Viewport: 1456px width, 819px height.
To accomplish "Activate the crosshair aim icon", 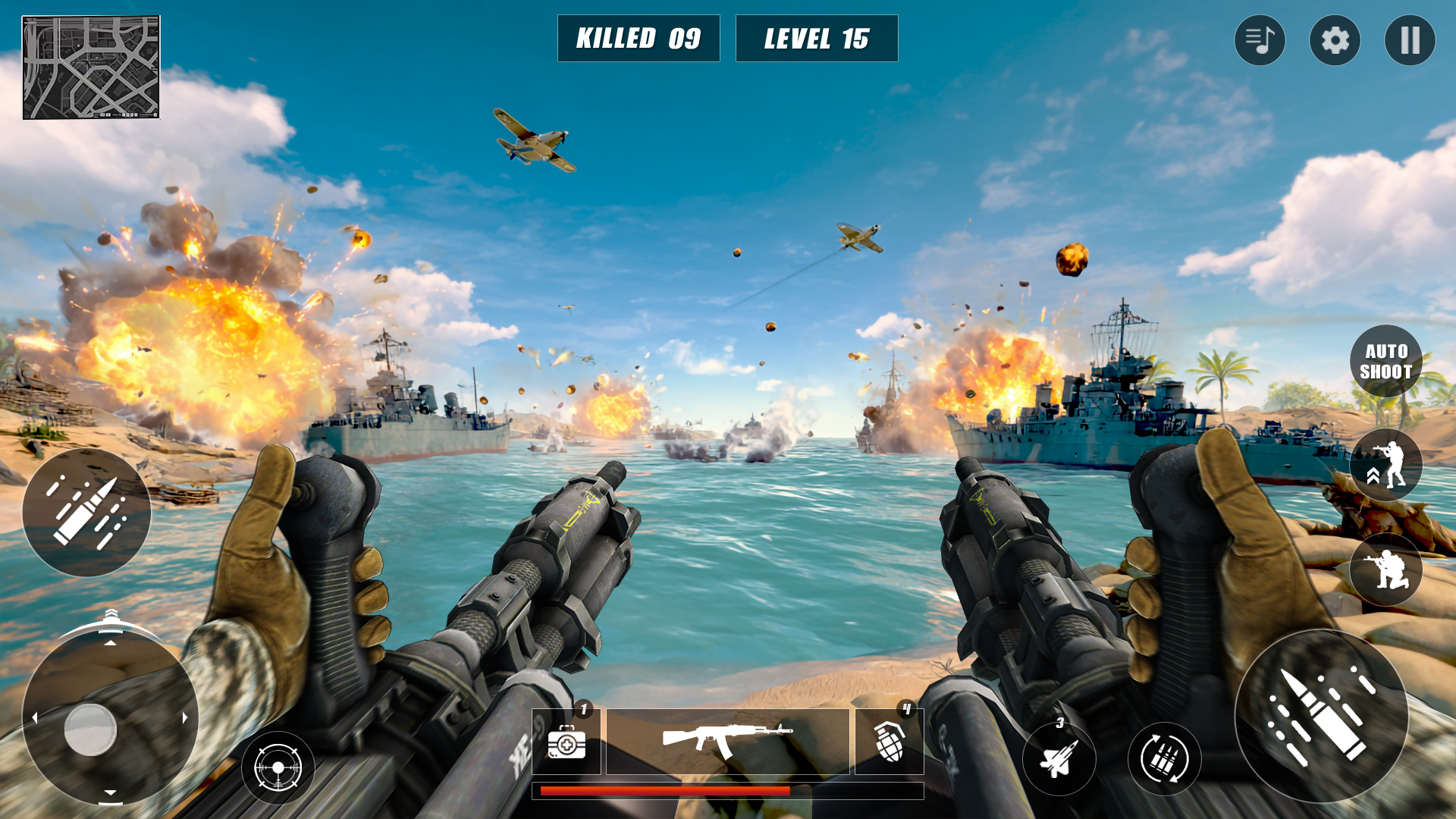I will click(280, 767).
